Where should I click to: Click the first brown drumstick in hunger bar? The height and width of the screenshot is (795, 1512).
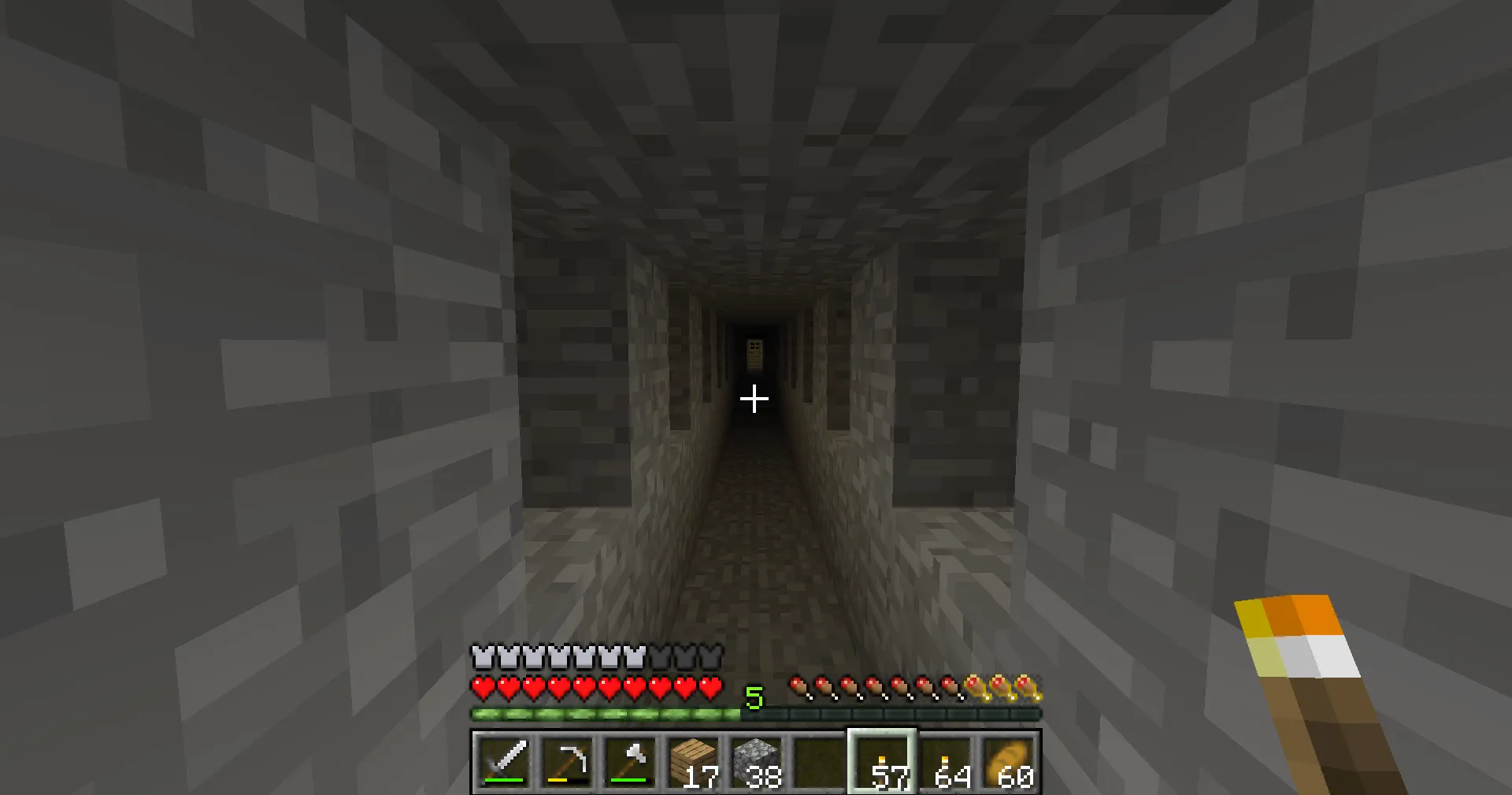pyautogui.click(x=800, y=687)
